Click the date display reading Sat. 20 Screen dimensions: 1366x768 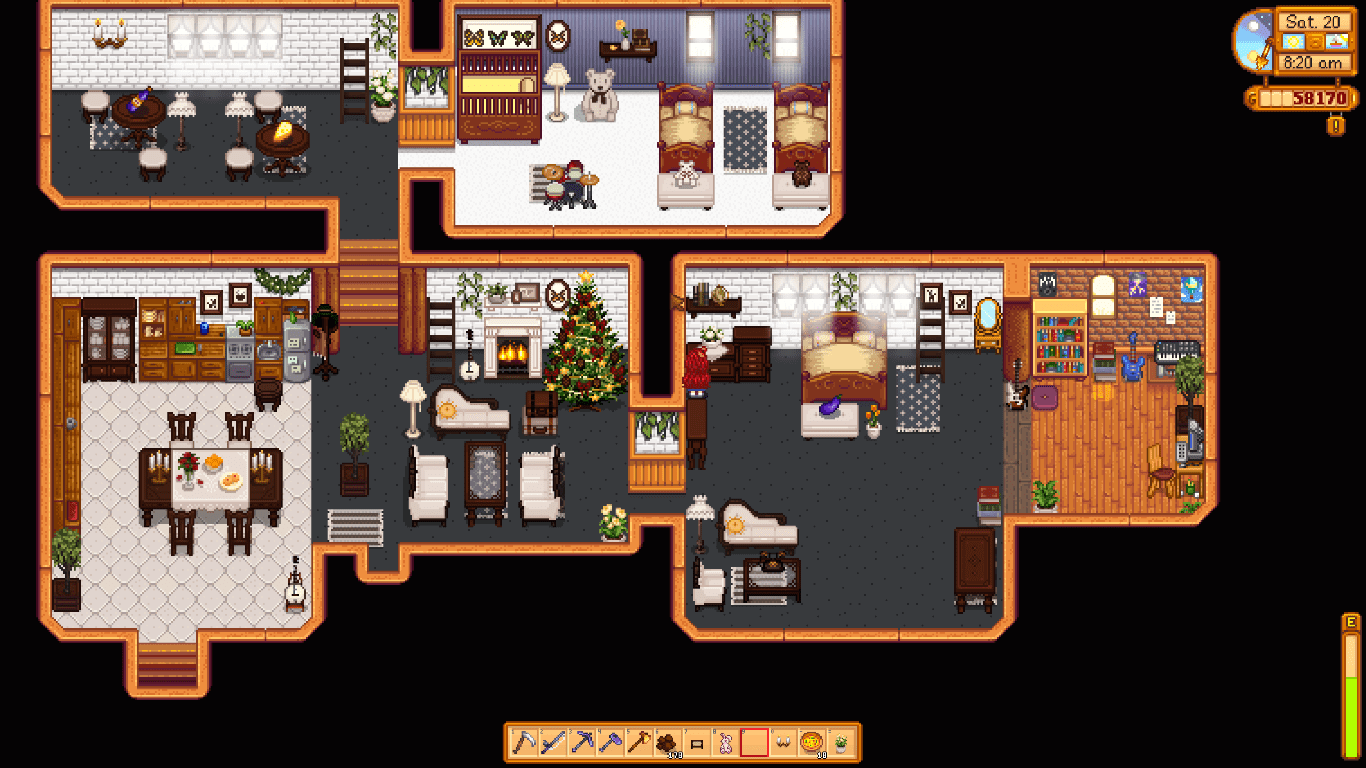coord(1314,22)
